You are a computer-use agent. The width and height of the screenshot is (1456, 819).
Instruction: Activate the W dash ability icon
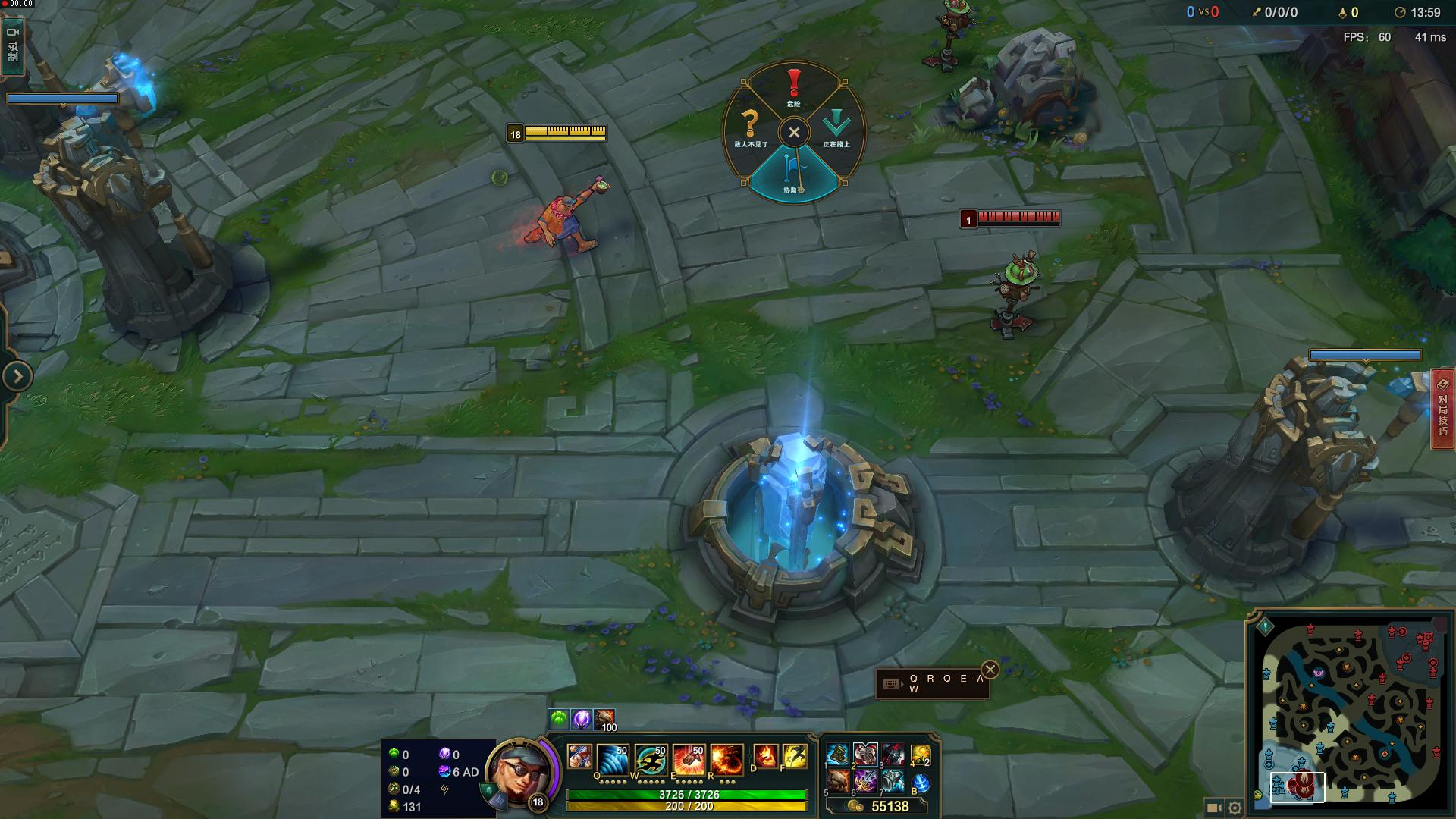point(650,759)
